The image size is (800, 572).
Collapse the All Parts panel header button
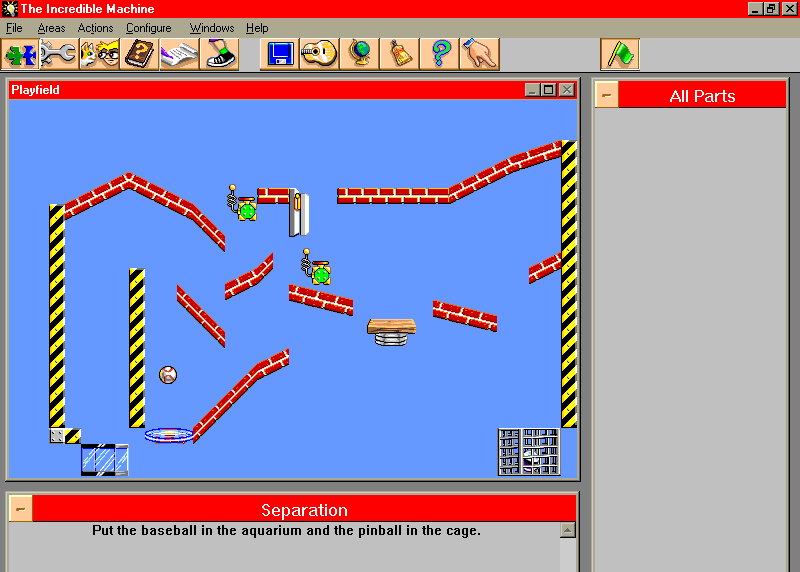click(x=606, y=96)
